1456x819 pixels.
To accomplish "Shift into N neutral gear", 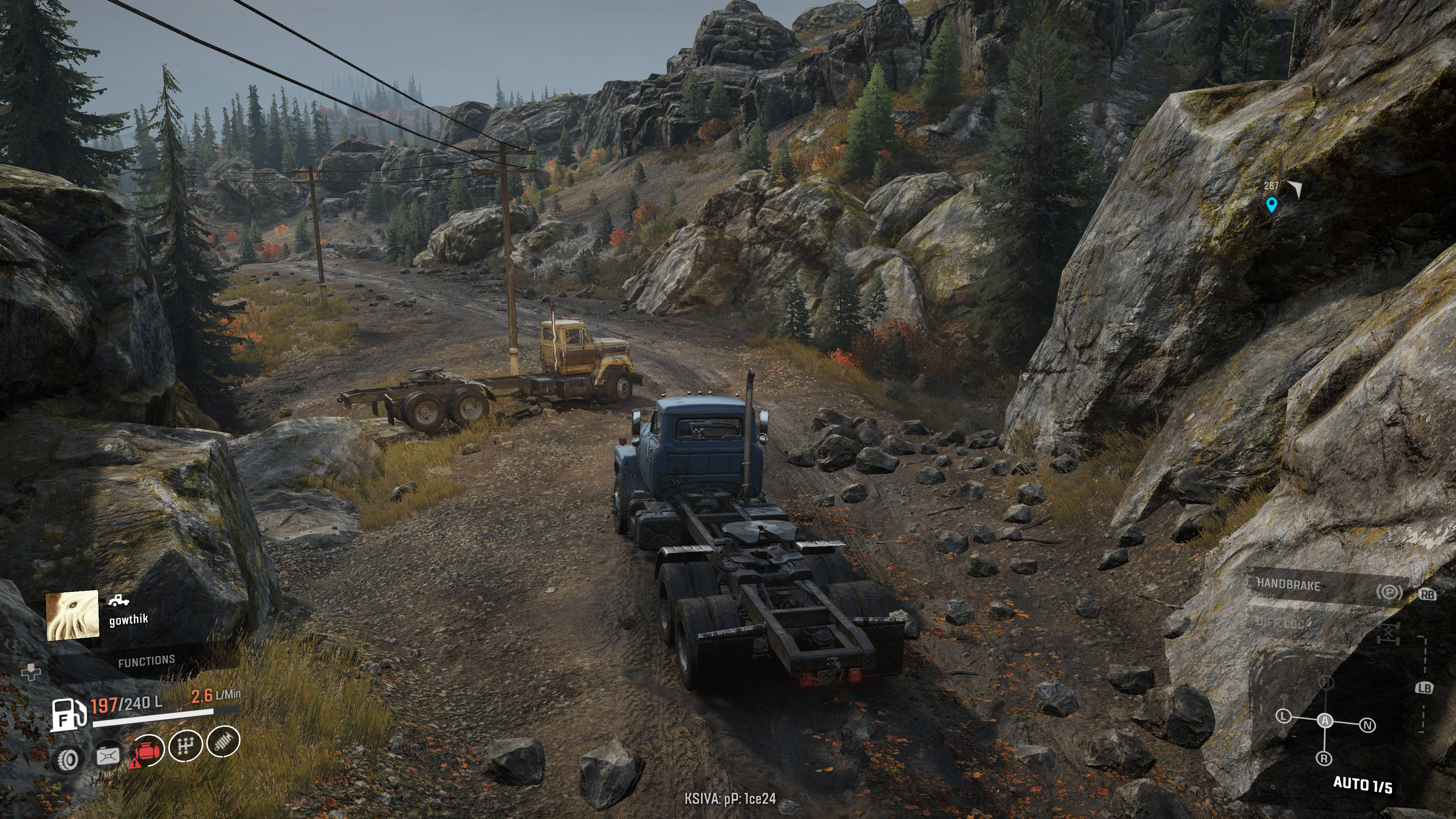I will pos(1367,725).
